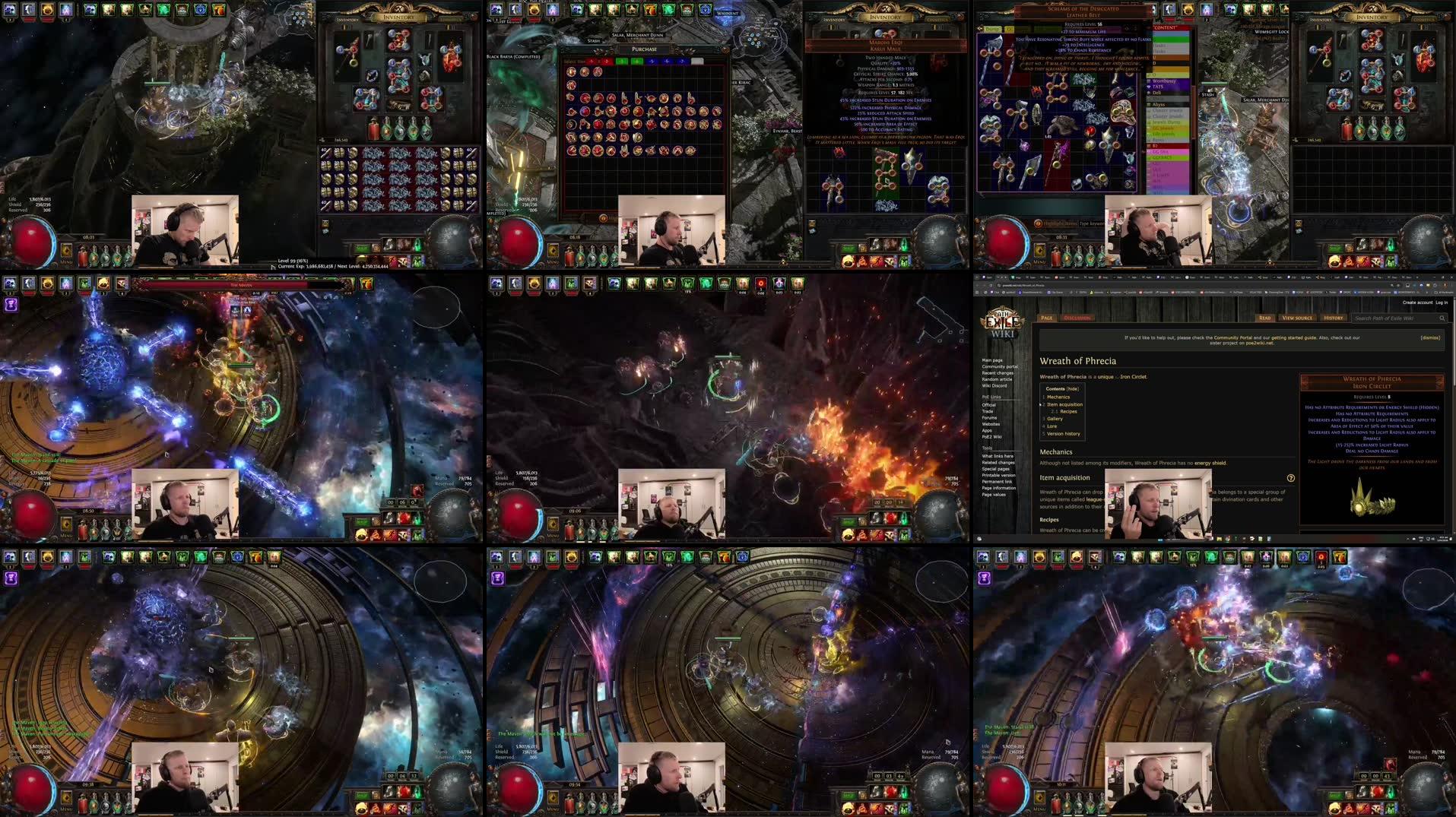Dismiss the community notice via (dismiss)
The height and width of the screenshot is (817, 1456).
(x=1431, y=337)
